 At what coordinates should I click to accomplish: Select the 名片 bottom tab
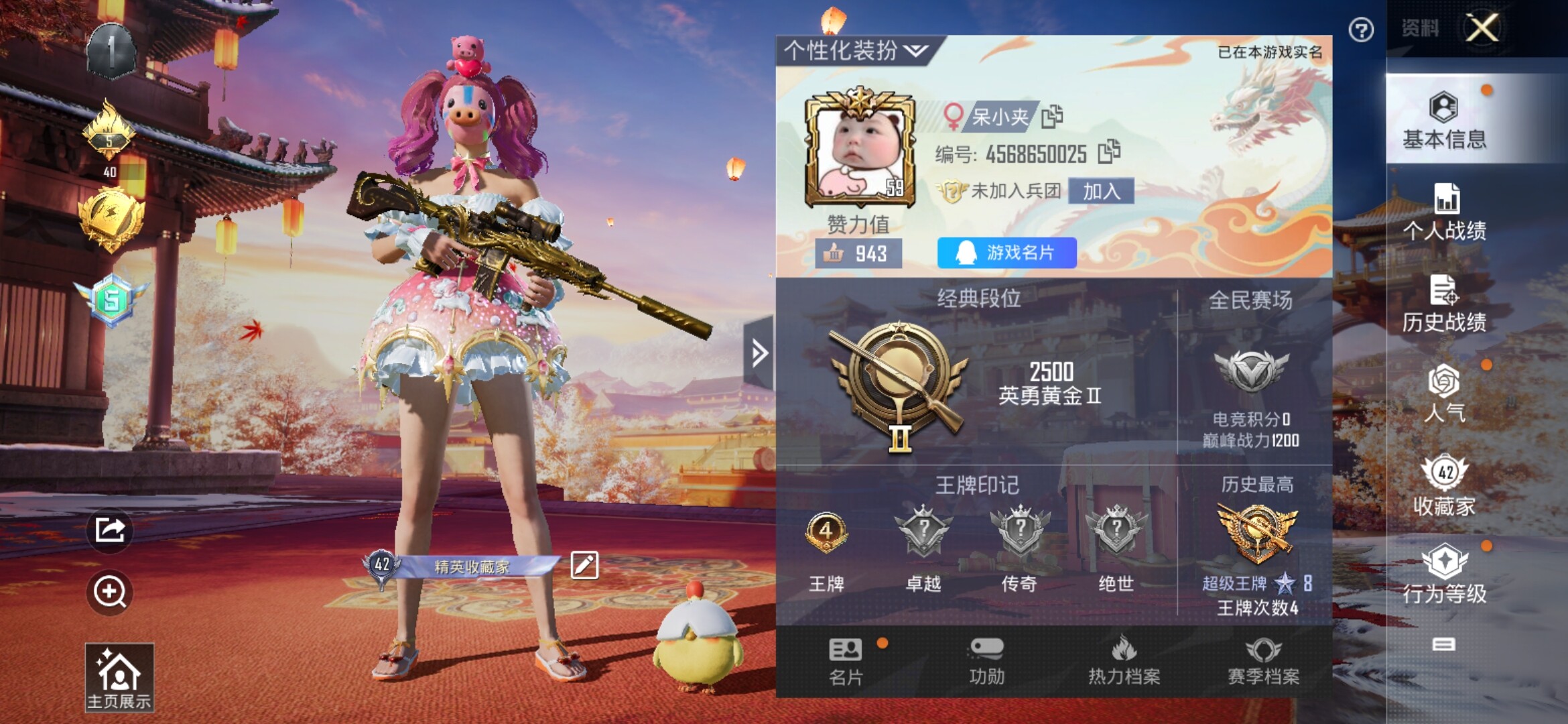click(x=846, y=662)
